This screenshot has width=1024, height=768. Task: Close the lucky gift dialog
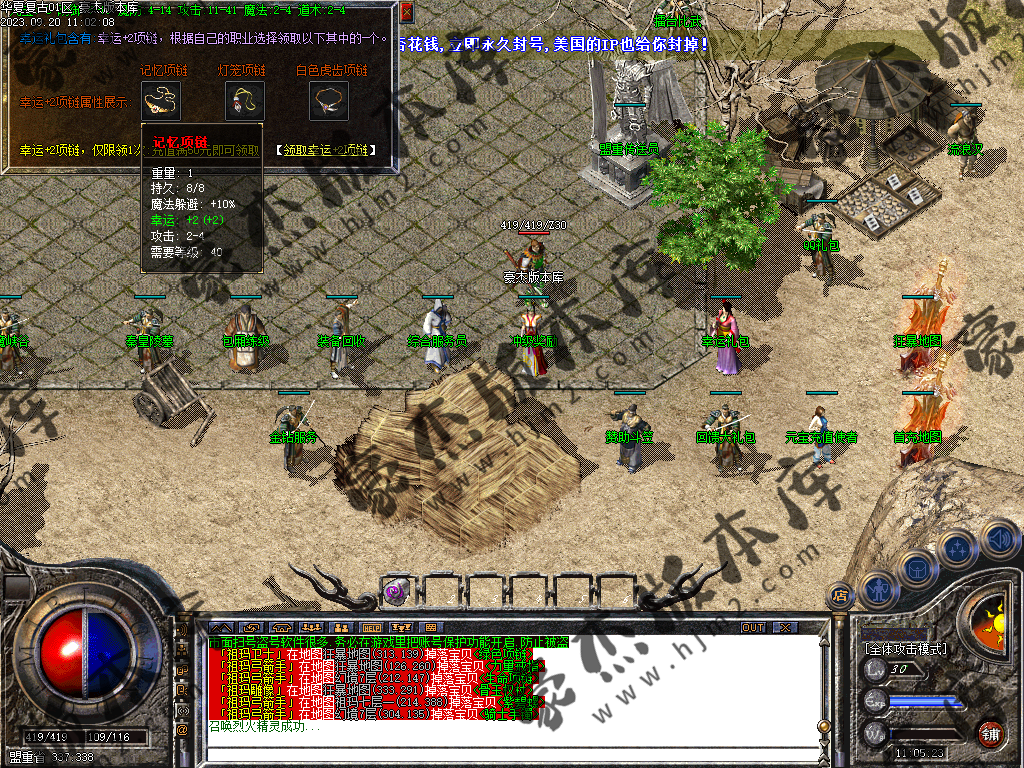click(406, 13)
